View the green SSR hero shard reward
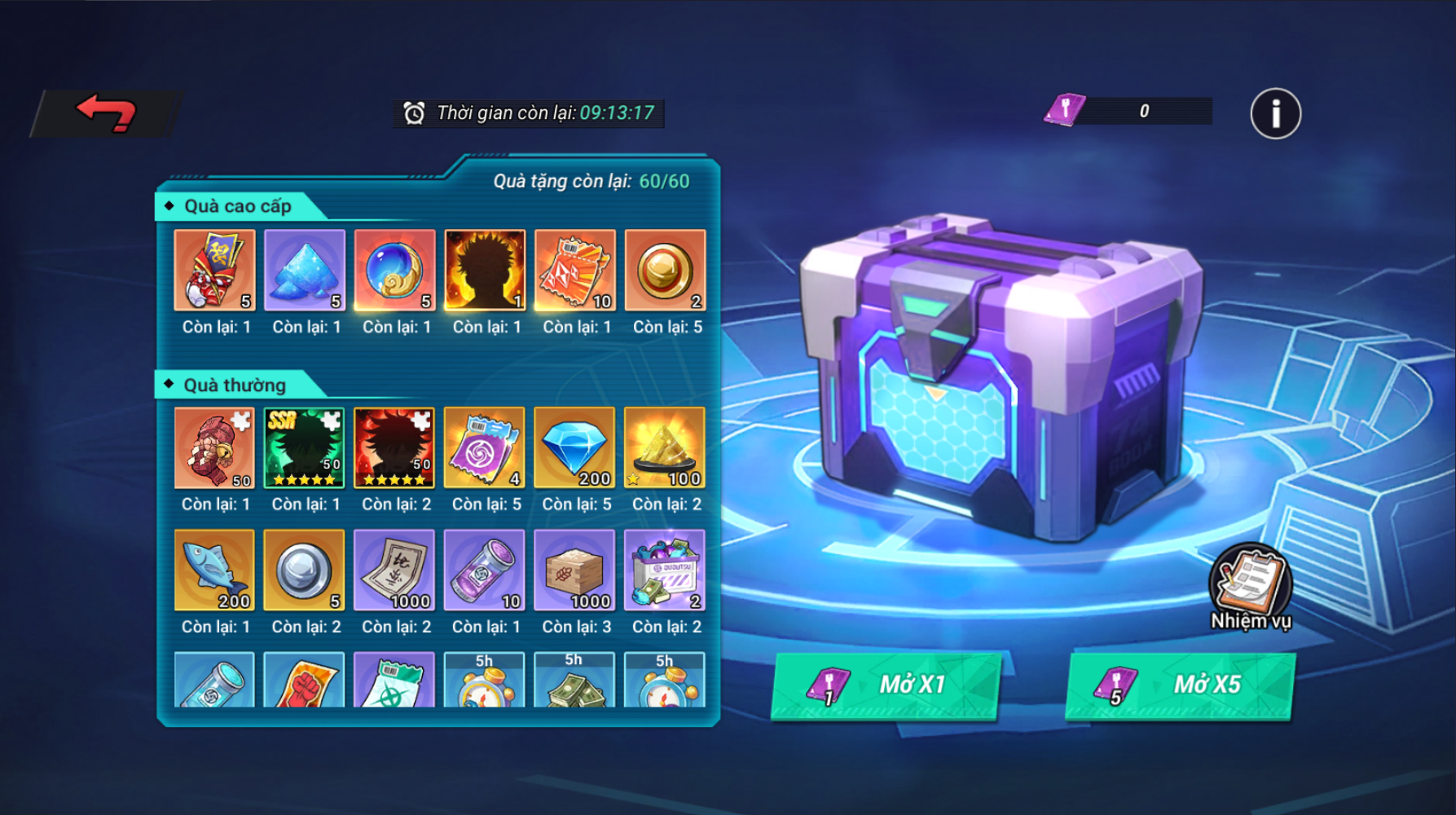1456x815 pixels. click(305, 448)
